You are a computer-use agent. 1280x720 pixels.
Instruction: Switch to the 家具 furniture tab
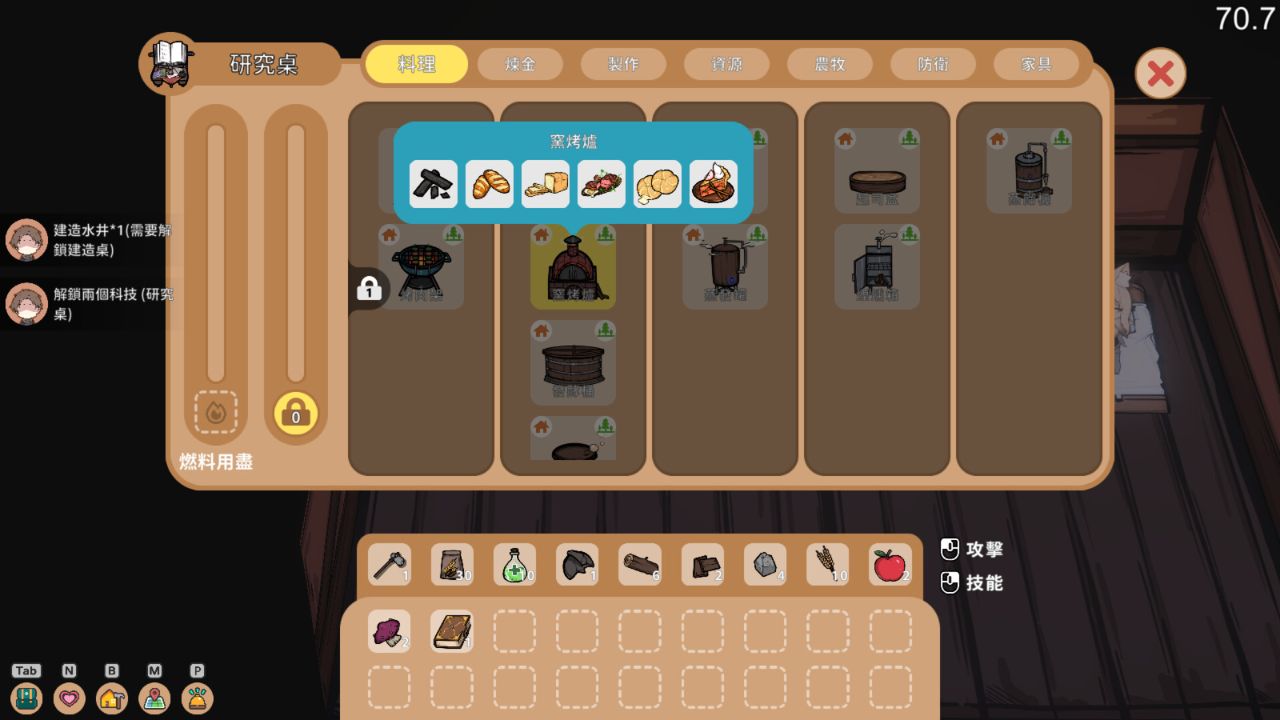click(x=1035, y=63)
